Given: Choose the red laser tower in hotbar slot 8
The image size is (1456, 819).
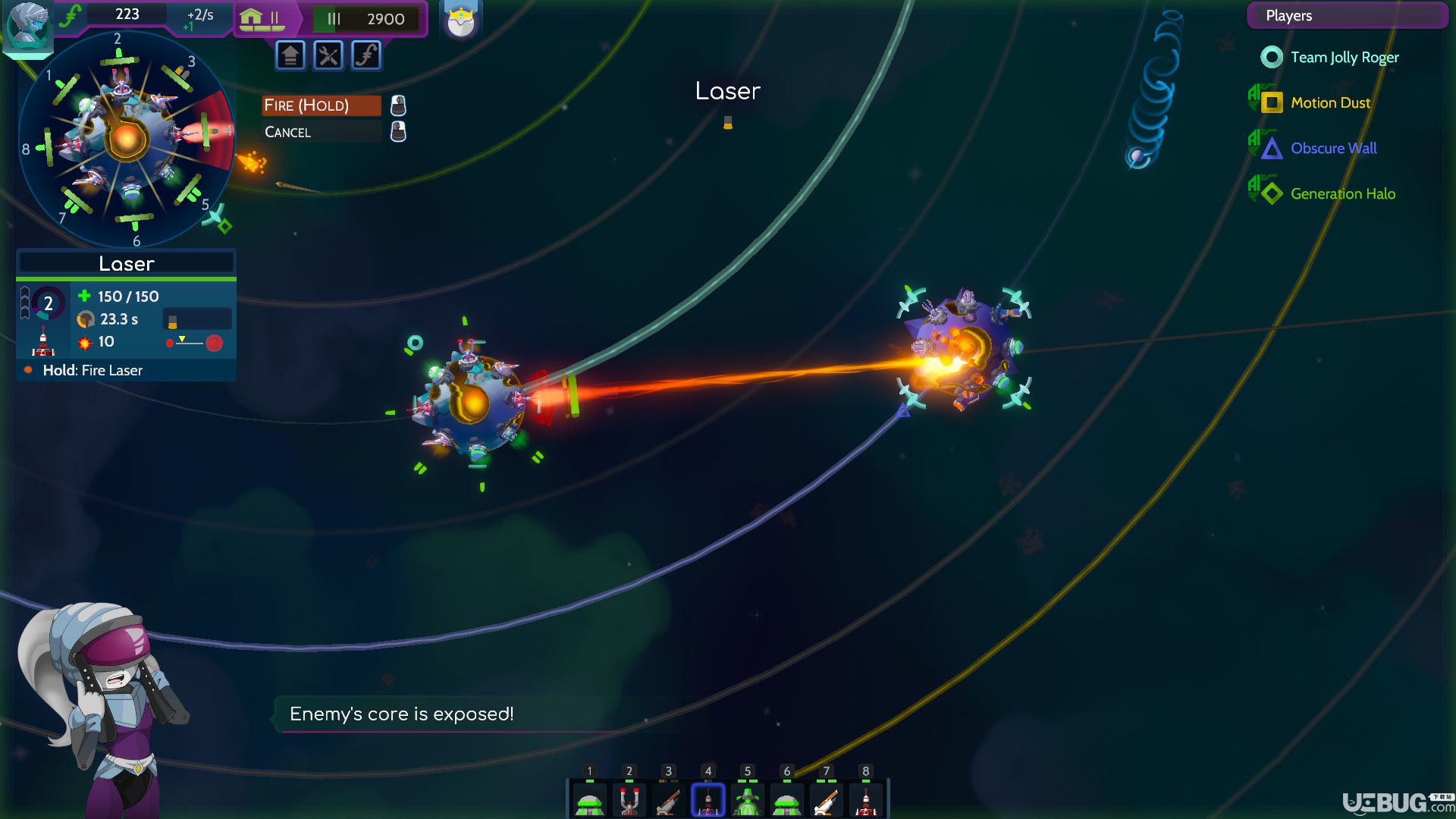Looking at the screenshot, I should pyautogui.click(x=865, y=801).
